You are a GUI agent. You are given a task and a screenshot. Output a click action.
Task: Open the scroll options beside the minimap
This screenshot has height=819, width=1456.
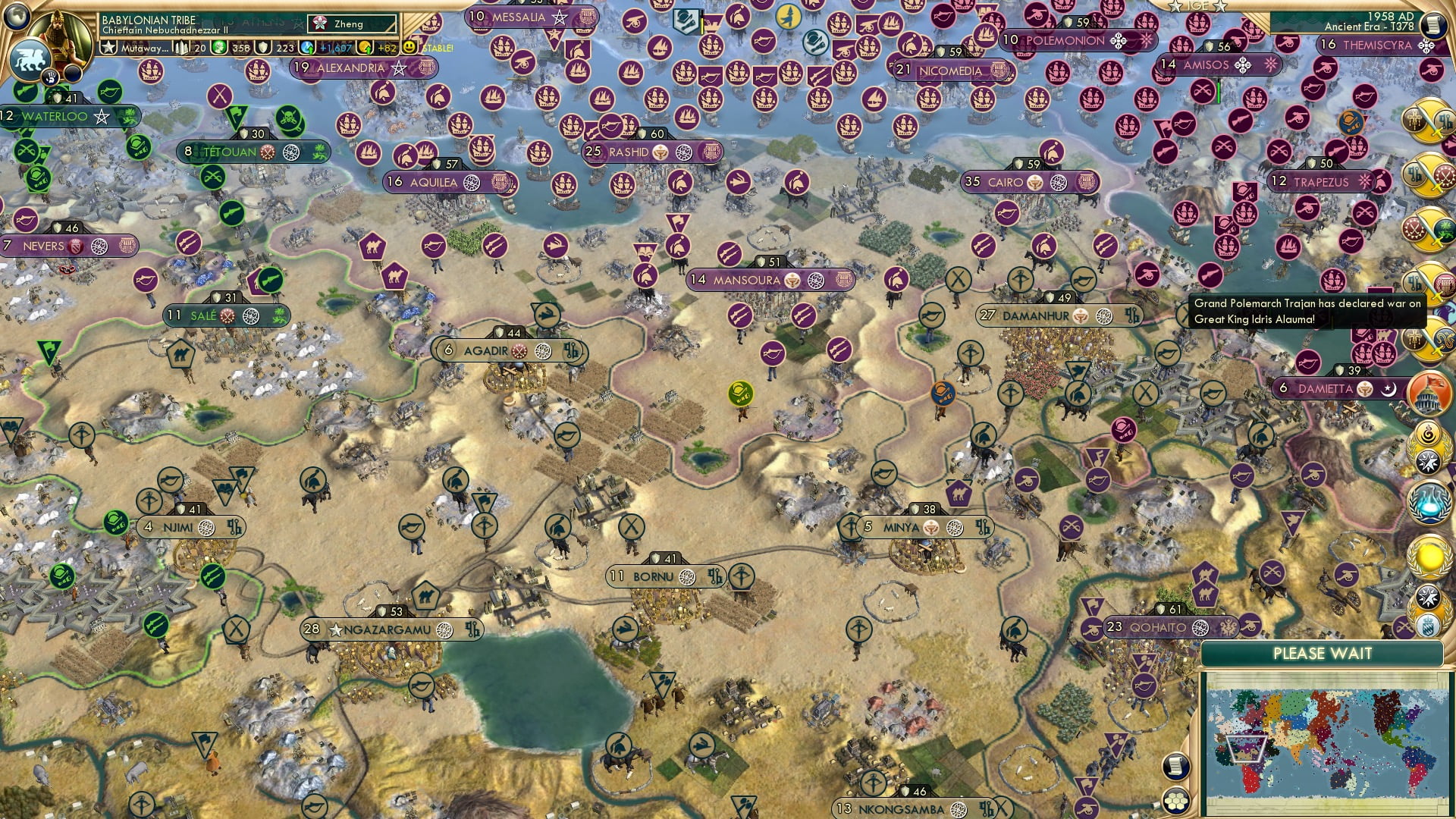point(1175,767)
